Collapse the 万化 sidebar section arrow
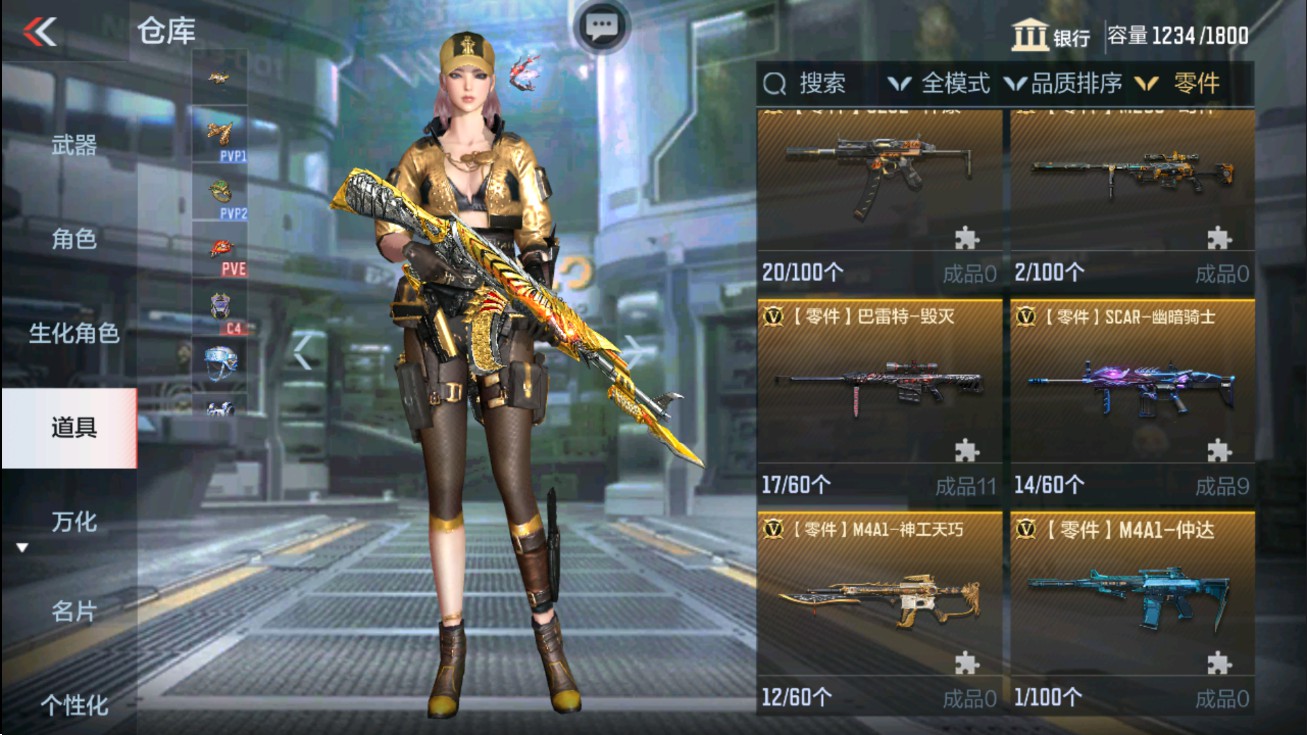 coord(22,546)
